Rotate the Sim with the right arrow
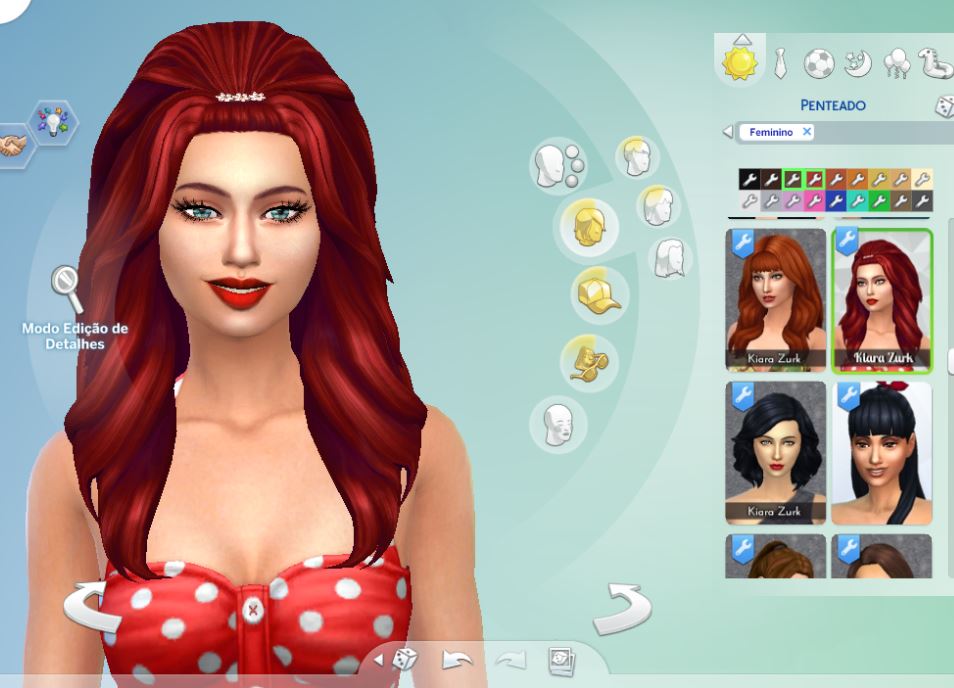 (622, 609)
